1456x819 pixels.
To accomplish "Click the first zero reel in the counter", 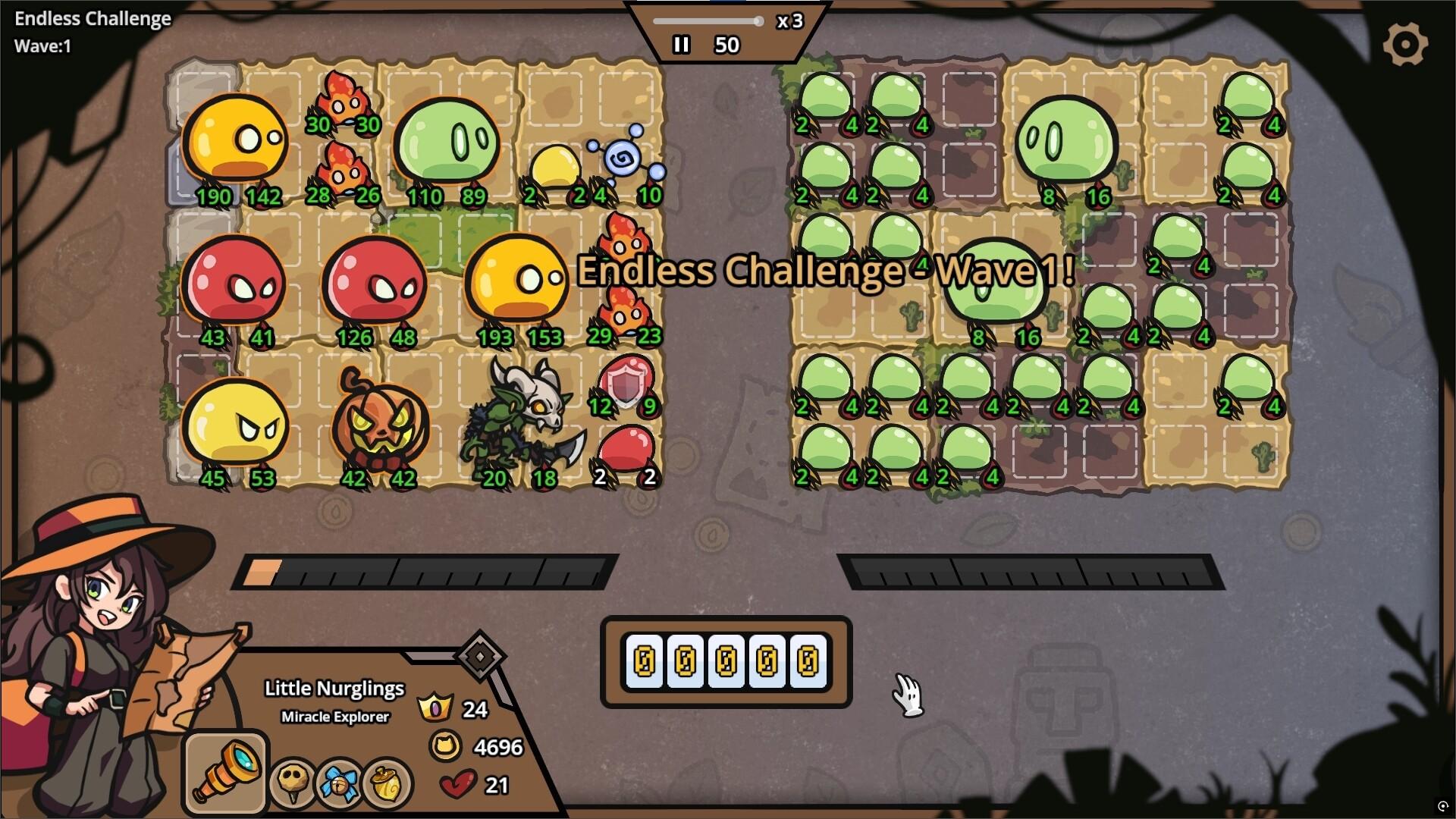I will [645, 661].
